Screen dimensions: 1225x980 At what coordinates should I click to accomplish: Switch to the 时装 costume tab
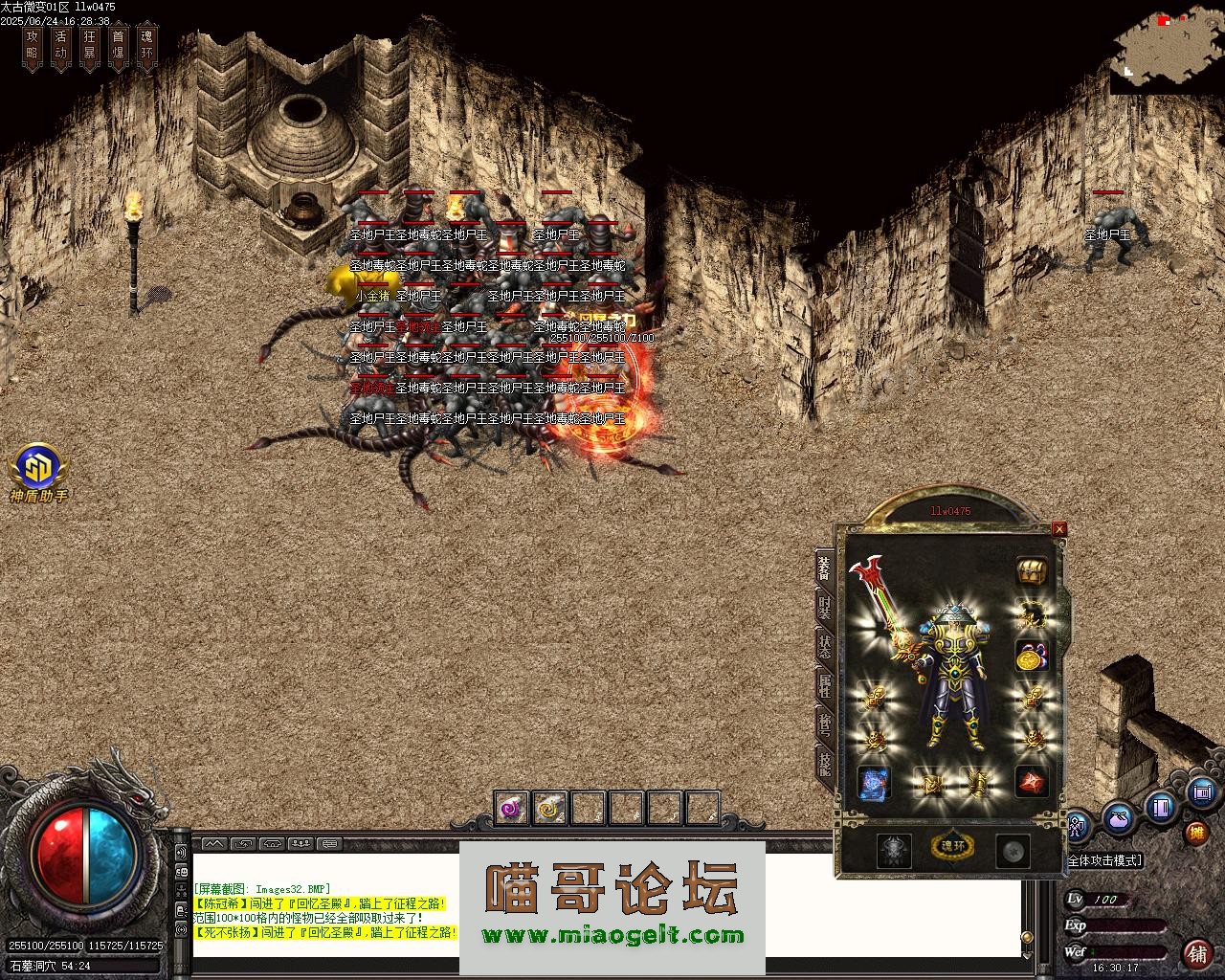click(824, 606)
